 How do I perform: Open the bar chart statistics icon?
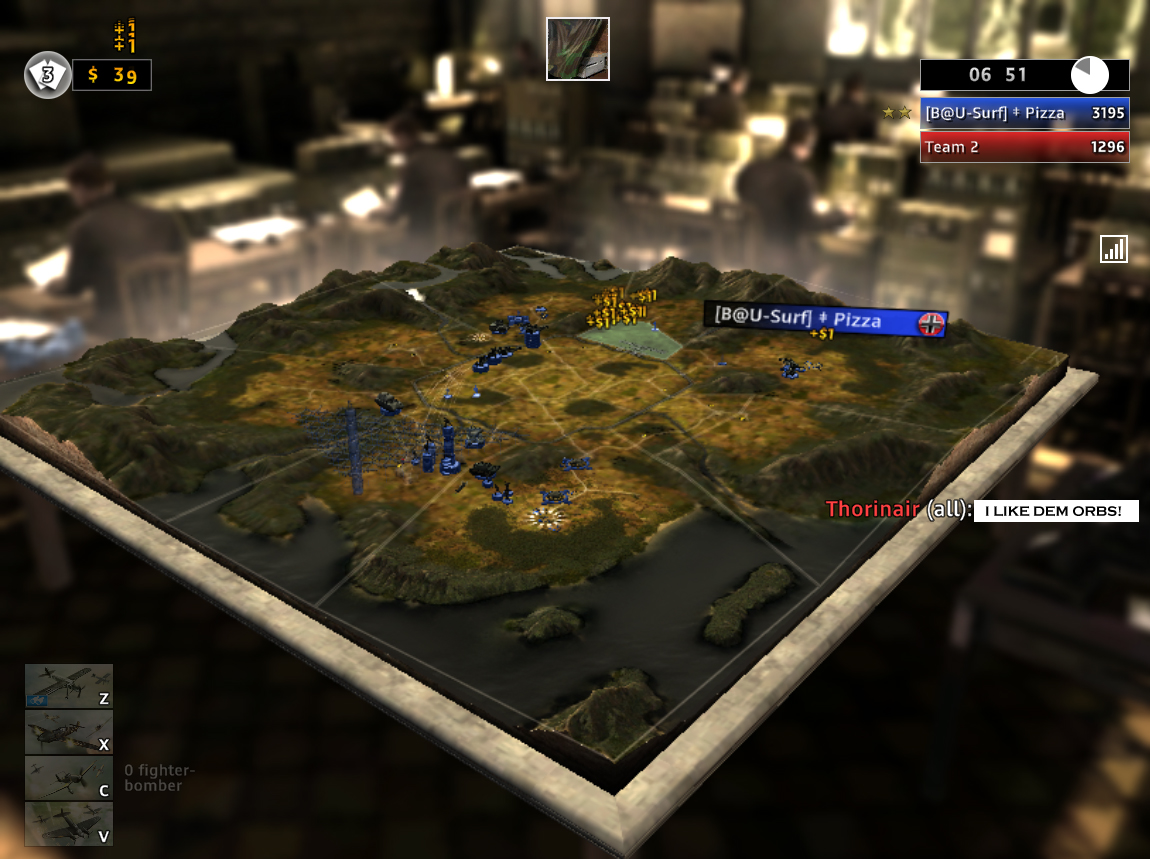click(1113, 249)
